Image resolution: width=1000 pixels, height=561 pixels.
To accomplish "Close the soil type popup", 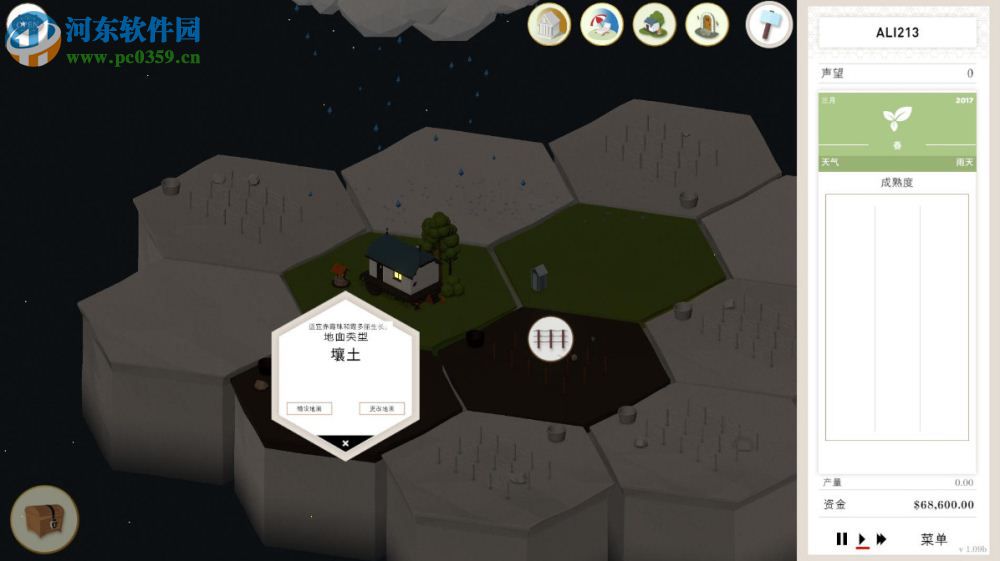I will 345,443.
